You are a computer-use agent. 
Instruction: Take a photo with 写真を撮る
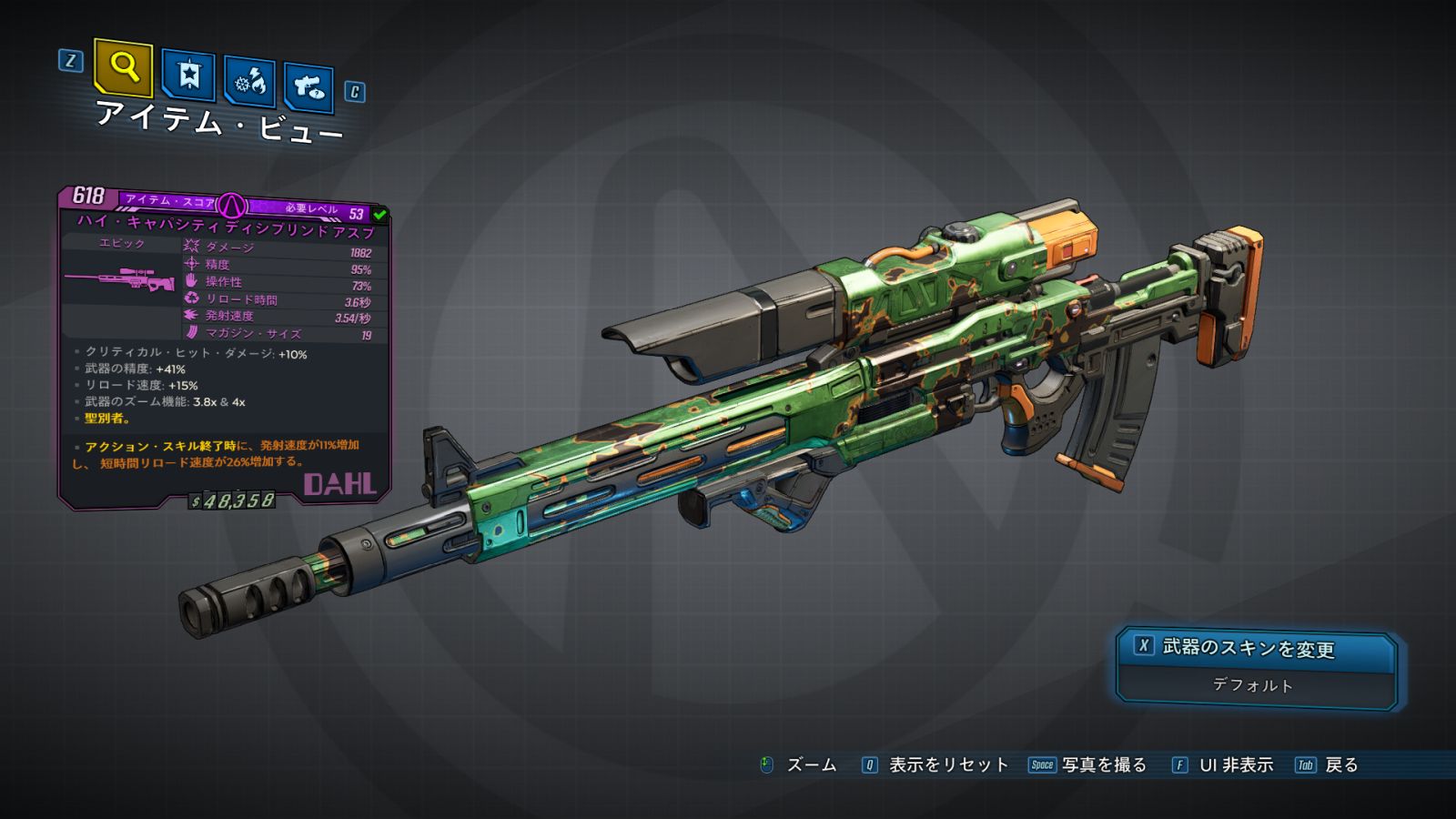pyautogui.click(x=1088, y=765)
